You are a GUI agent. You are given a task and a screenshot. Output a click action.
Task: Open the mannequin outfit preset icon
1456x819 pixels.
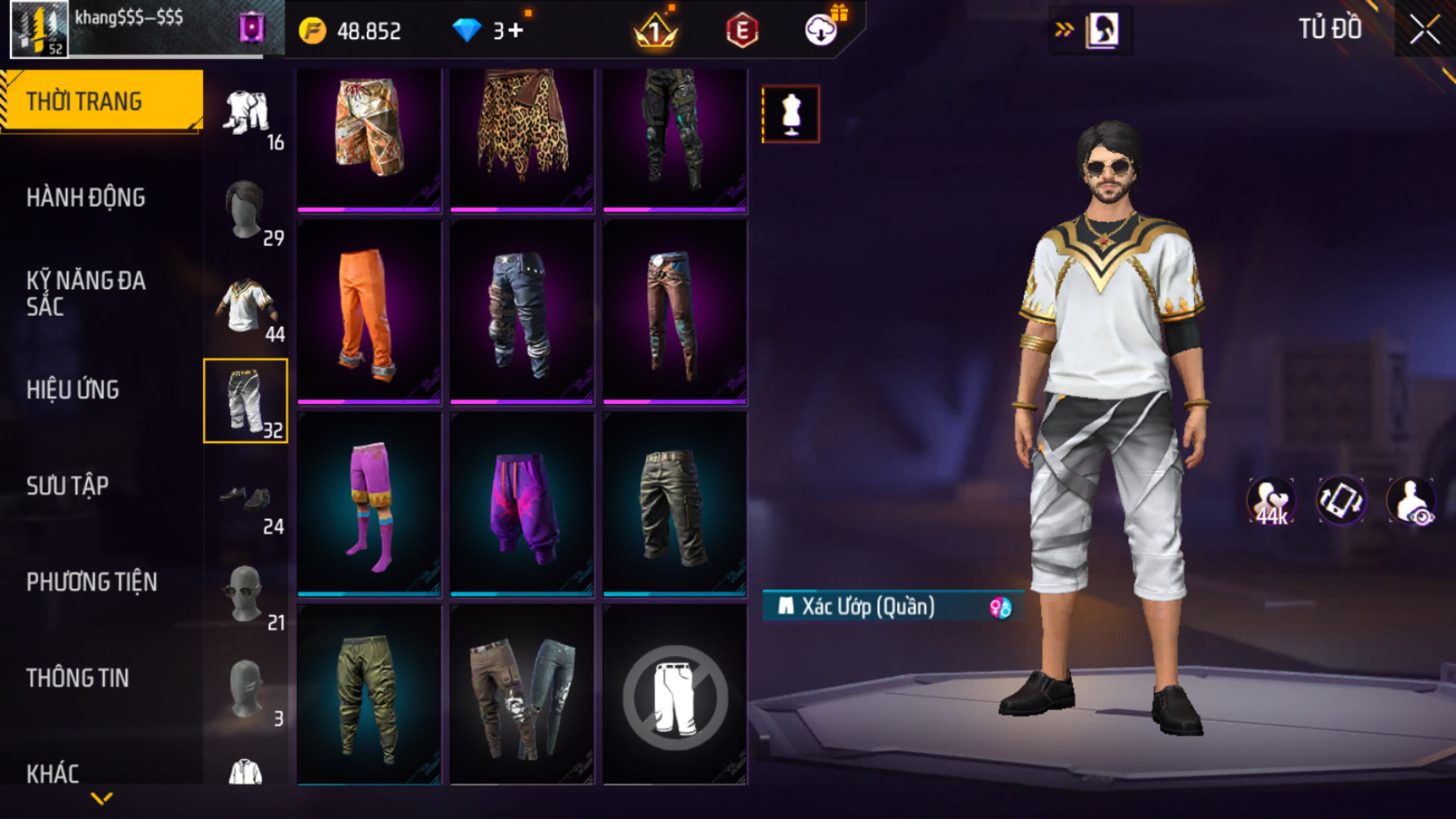point(790,114)
